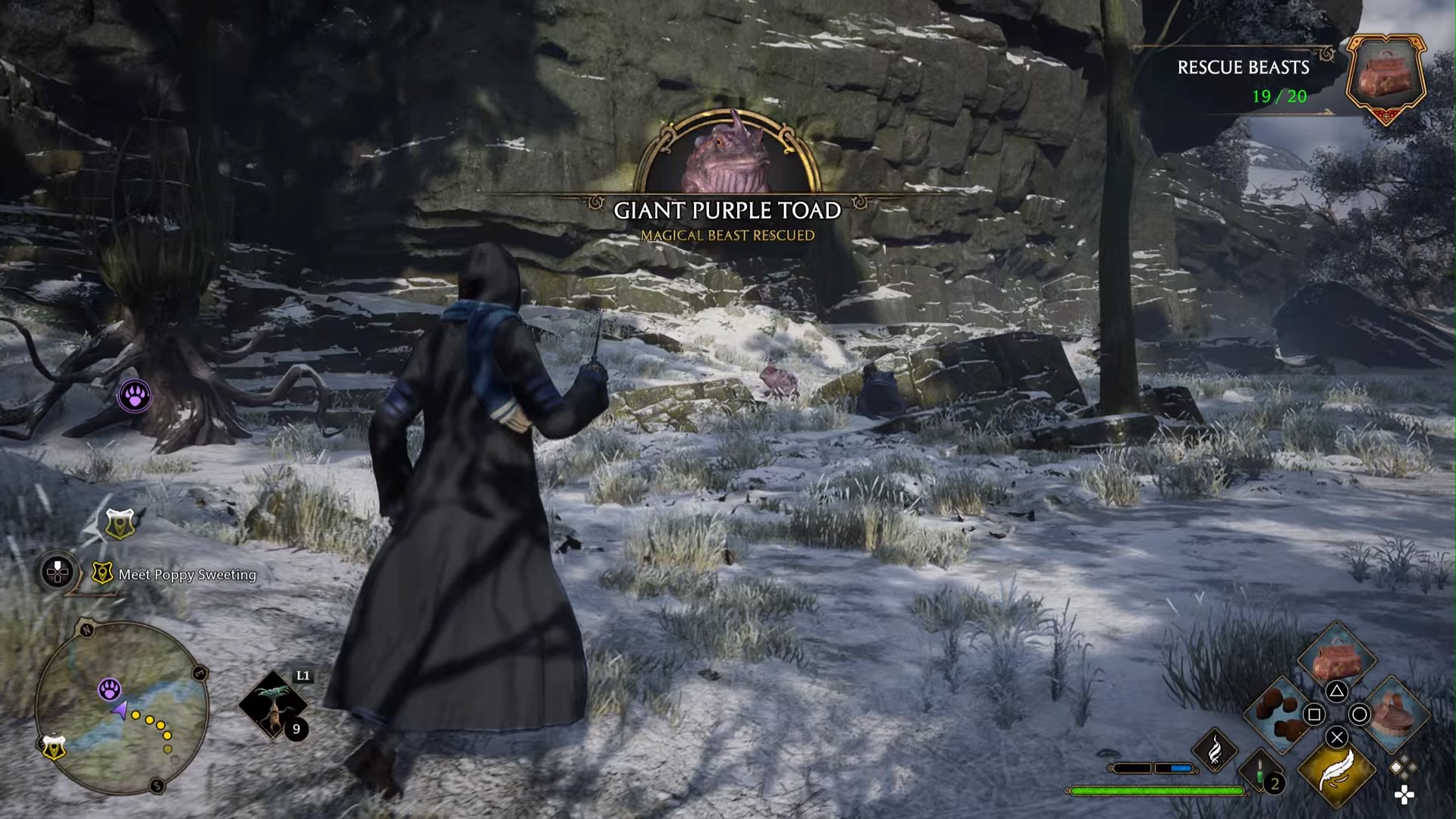Click the player arrow on the minimap

pyautogui.click(x=121, y=709)
